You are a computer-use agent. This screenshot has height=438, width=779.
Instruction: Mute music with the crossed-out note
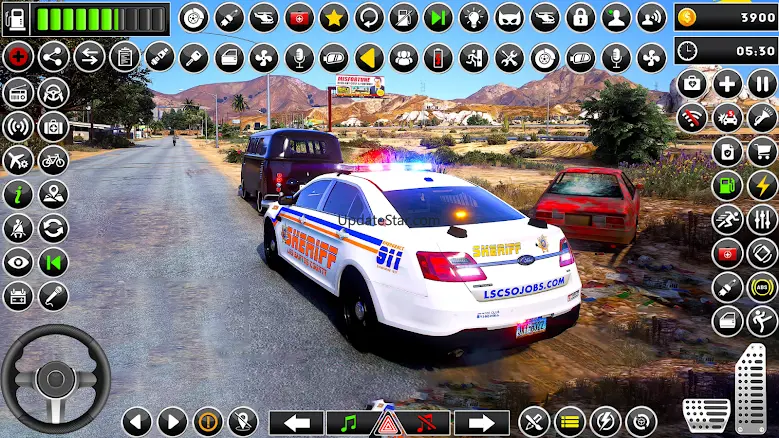[x=426, y=422]
